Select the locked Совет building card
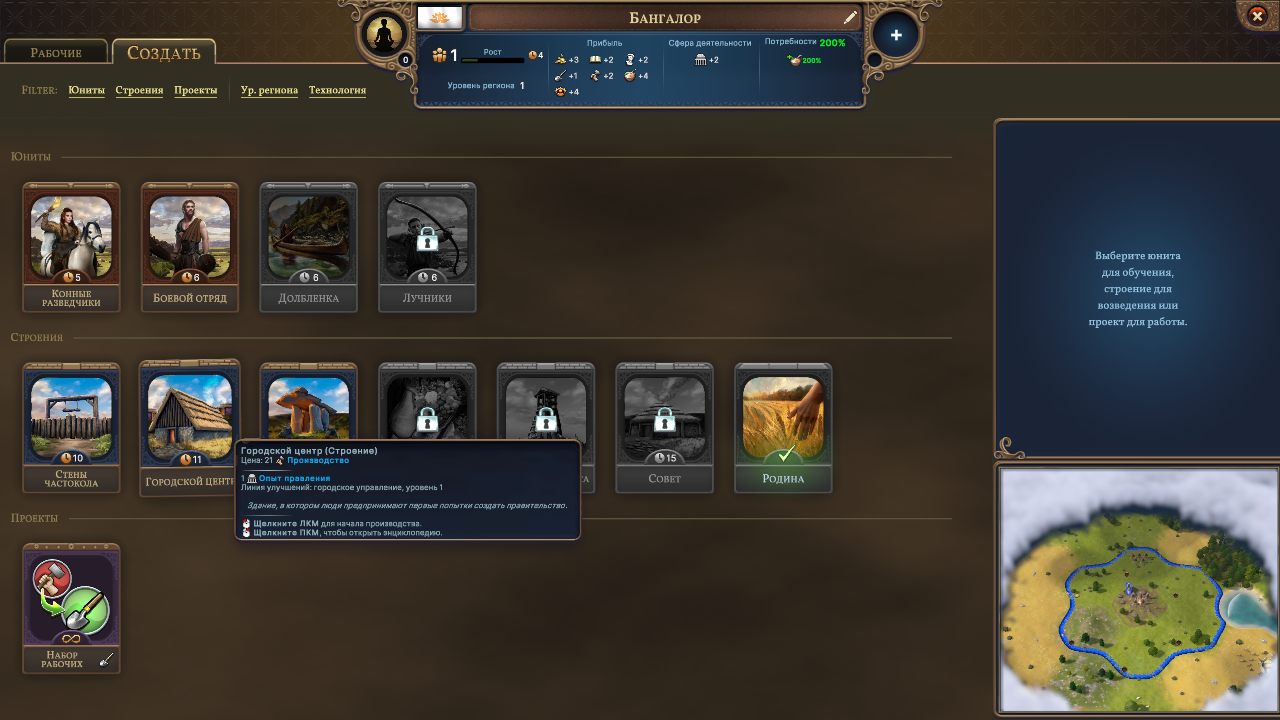The image size is (1280, 720). [x=664, y=427]
